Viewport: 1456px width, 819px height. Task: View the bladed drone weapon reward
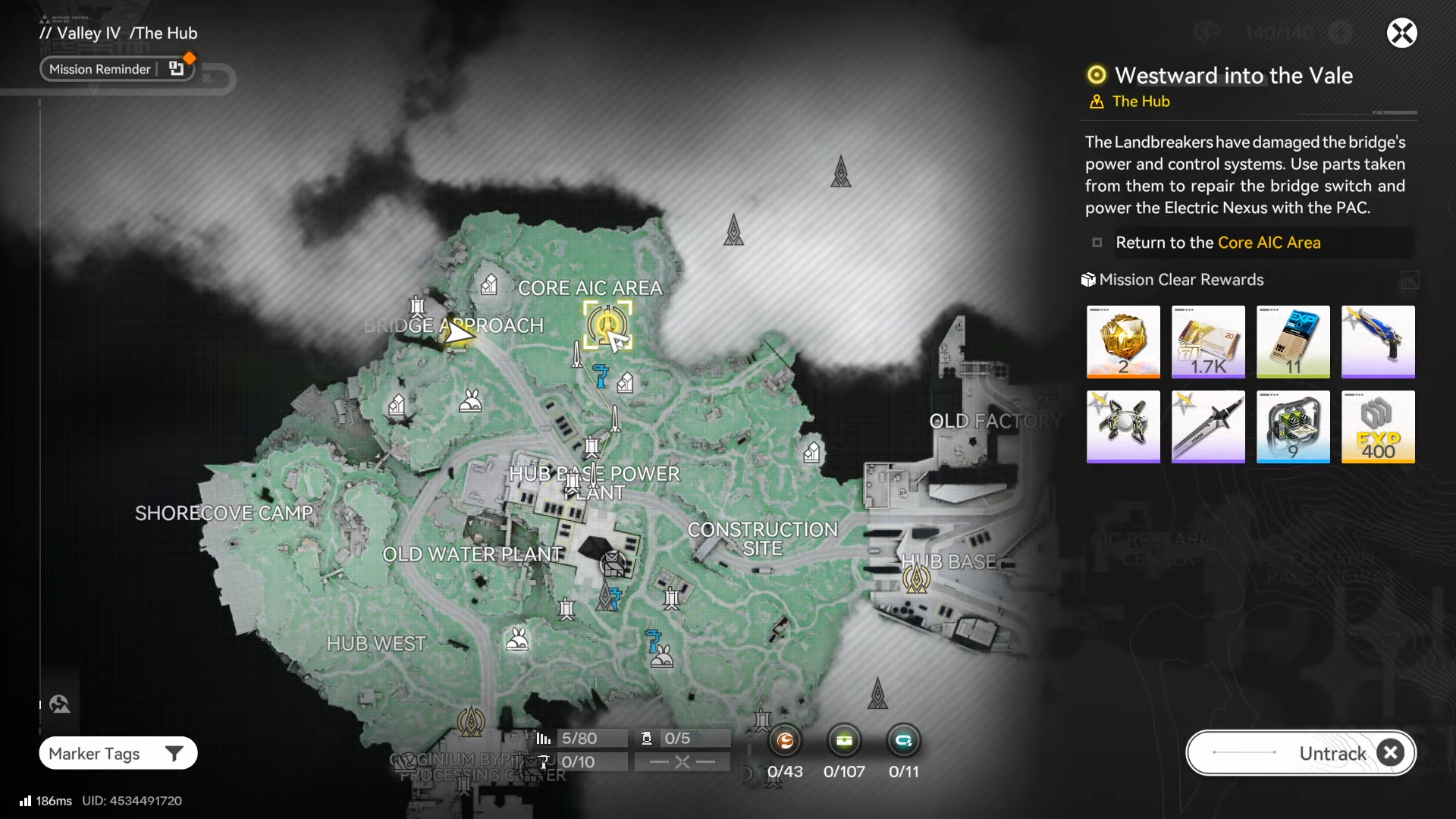pos(1123,426)
